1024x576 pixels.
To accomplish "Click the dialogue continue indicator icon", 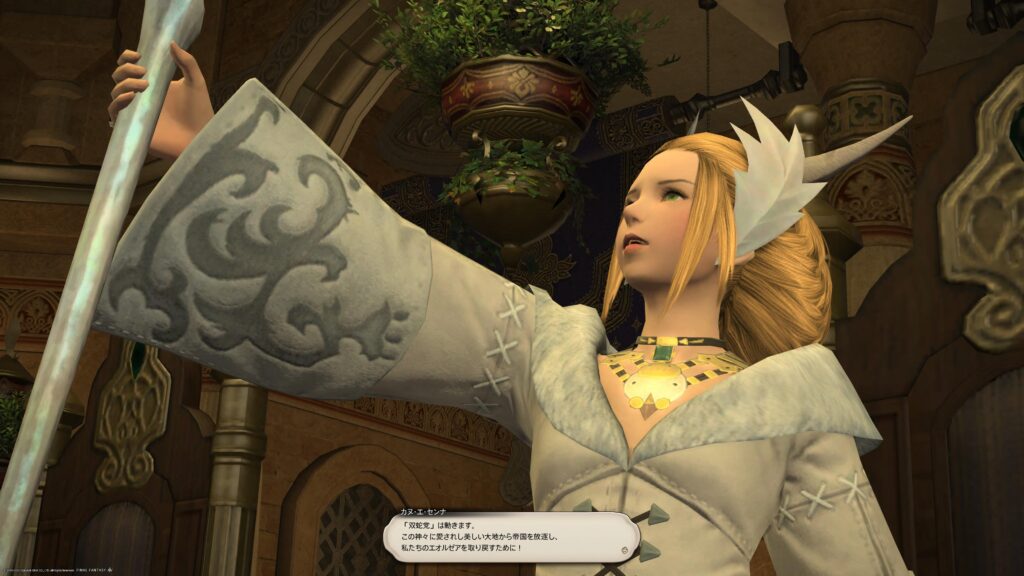I will click(624, 550).
